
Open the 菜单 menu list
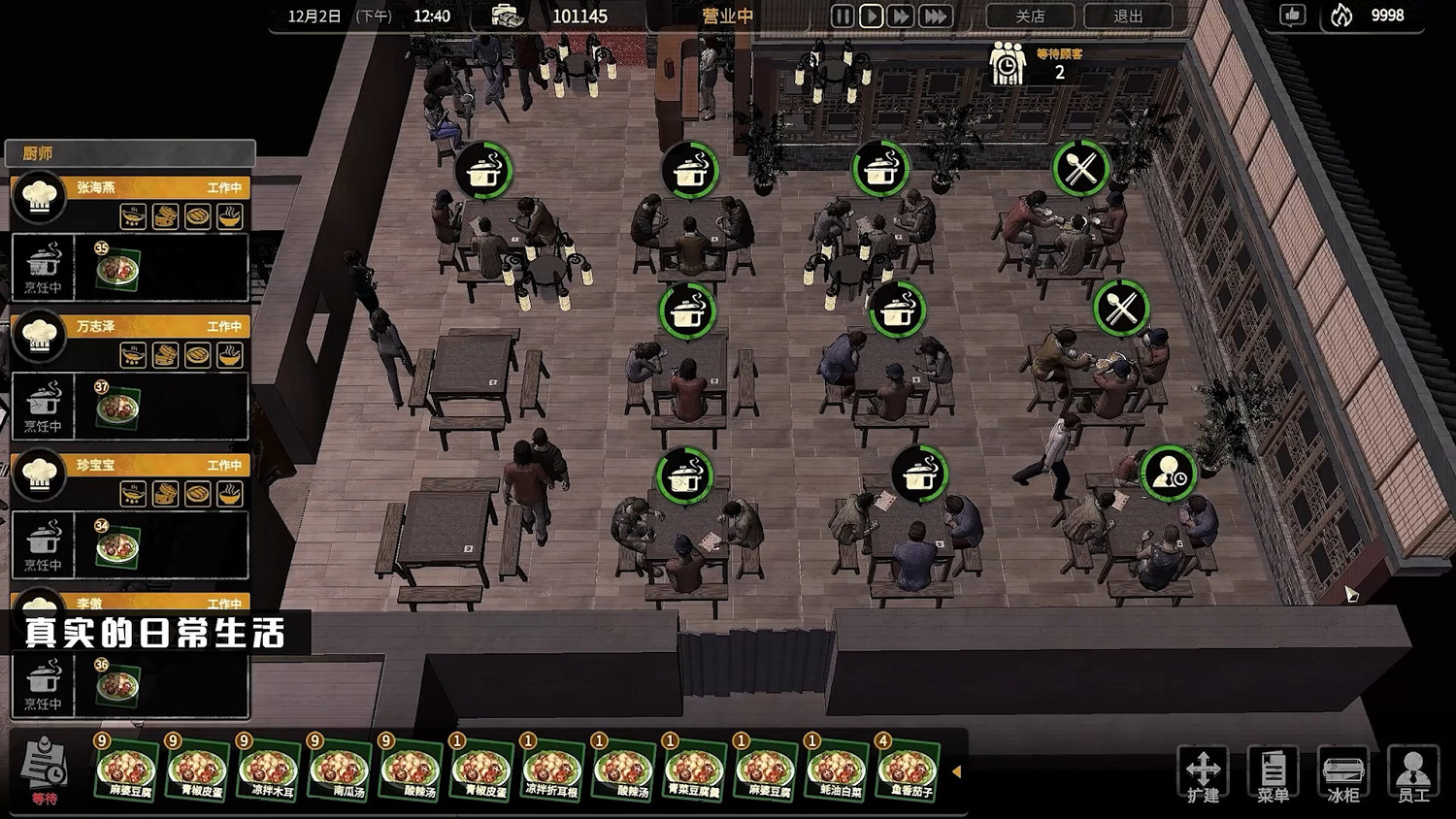(1273, 774)
